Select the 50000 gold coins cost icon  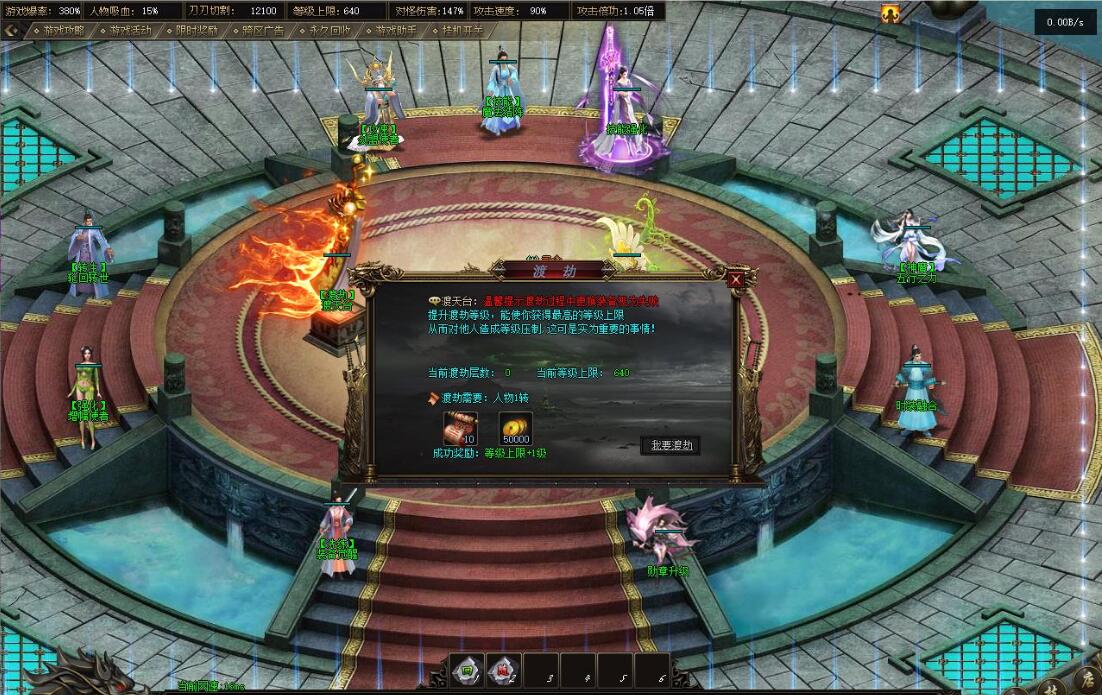tap(515, 428)
